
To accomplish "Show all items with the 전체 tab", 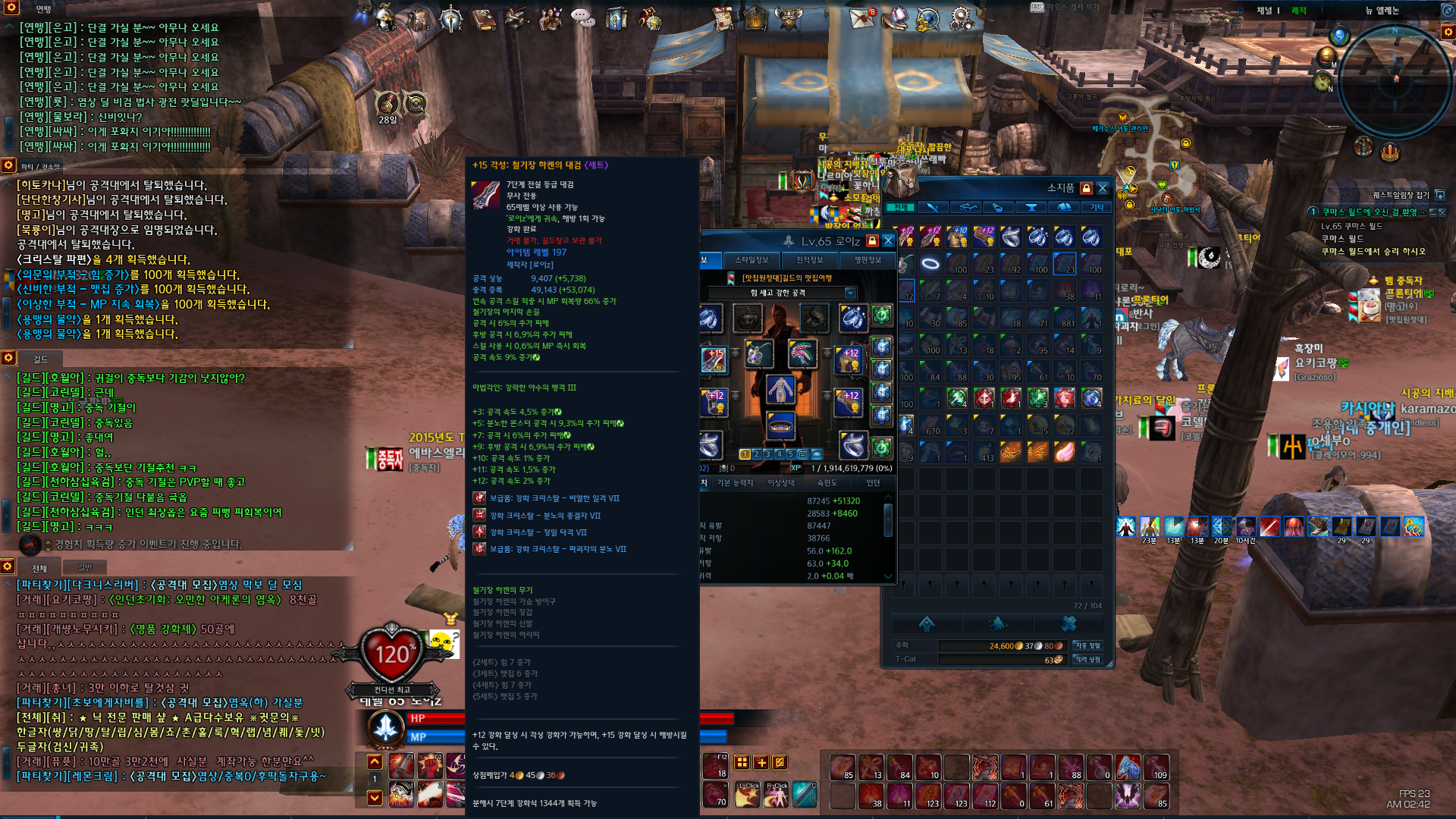I will coord(900,207).
